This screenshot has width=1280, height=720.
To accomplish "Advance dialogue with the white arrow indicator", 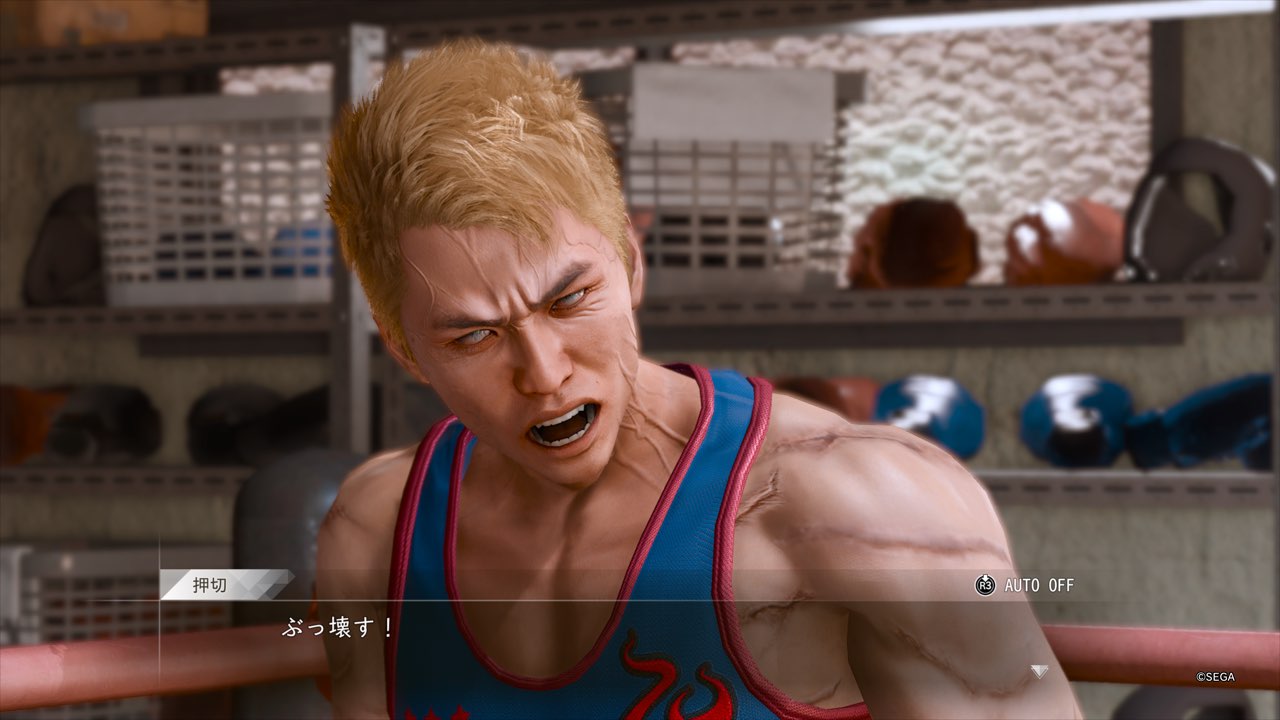I will (1040, 671).
